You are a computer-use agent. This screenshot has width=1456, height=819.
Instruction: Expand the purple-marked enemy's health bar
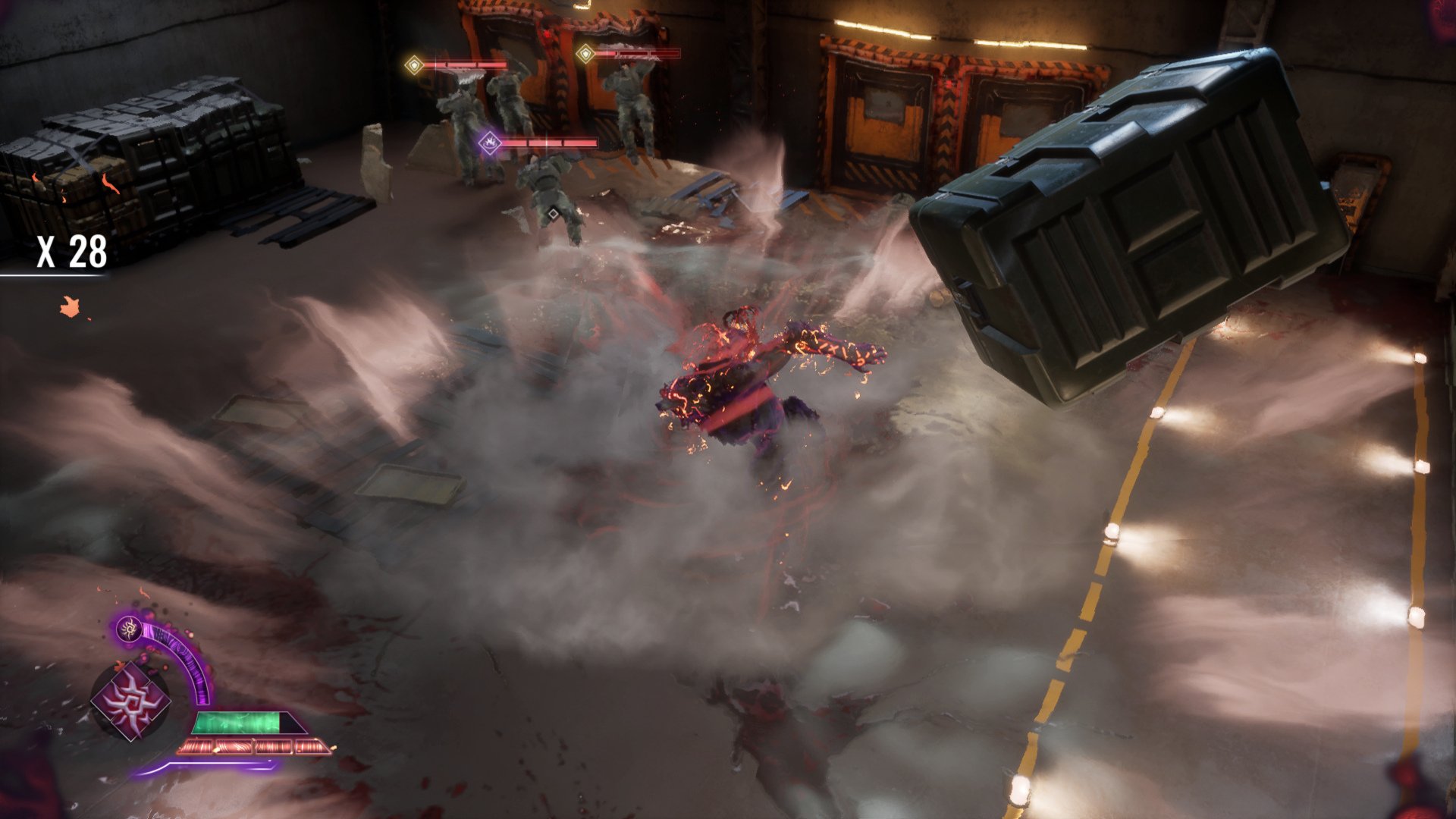point(550,141)
